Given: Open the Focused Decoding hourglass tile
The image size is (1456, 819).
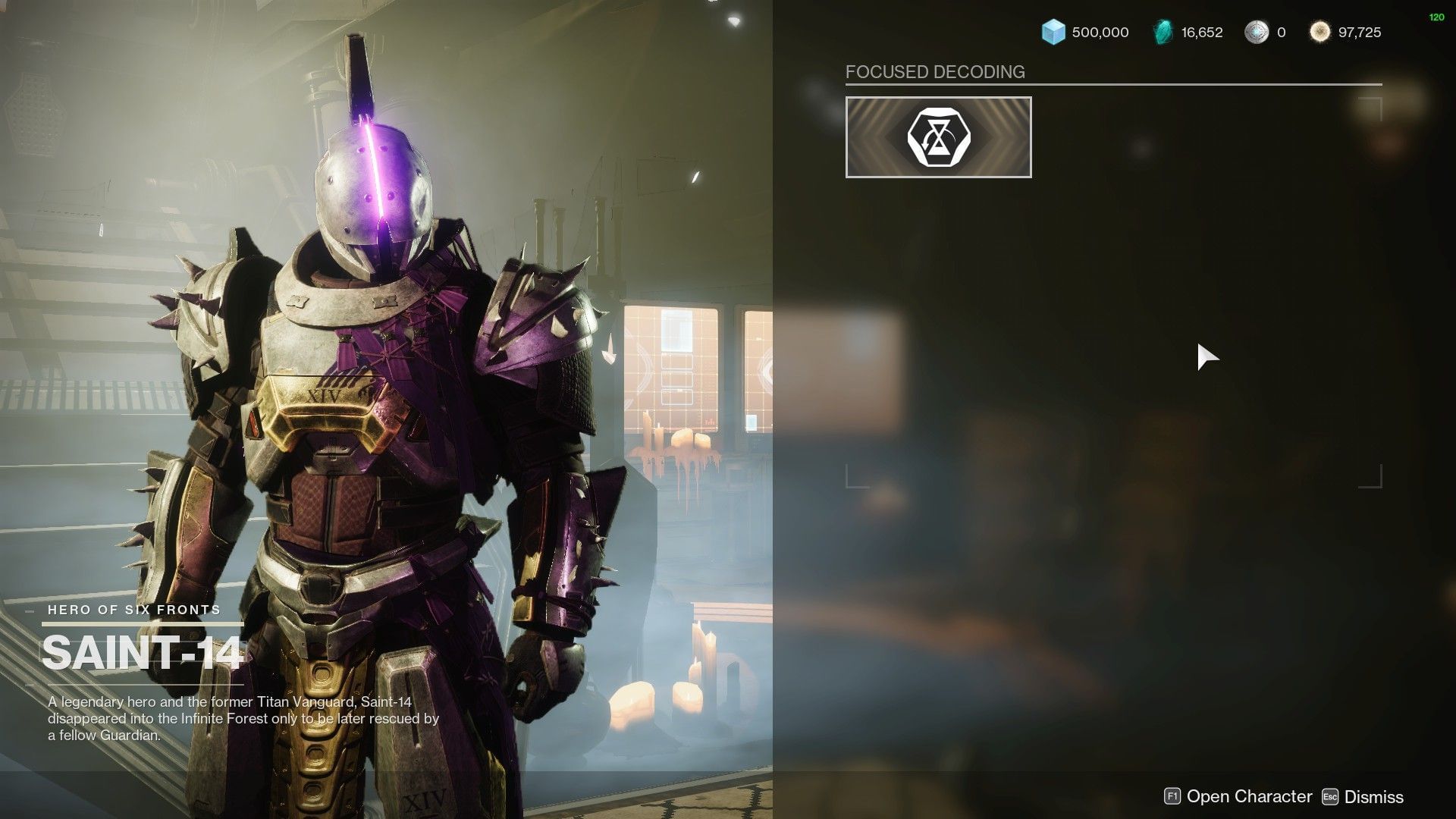Looking at the screenshot, I should (938, 137).
